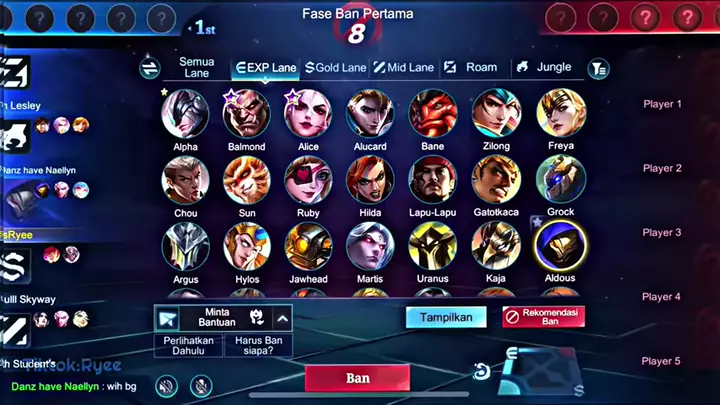Image resolution: width=720 pixels, height=405 pixels.
Task: Choose Chou hero portrait
Action: pos(185,180)
